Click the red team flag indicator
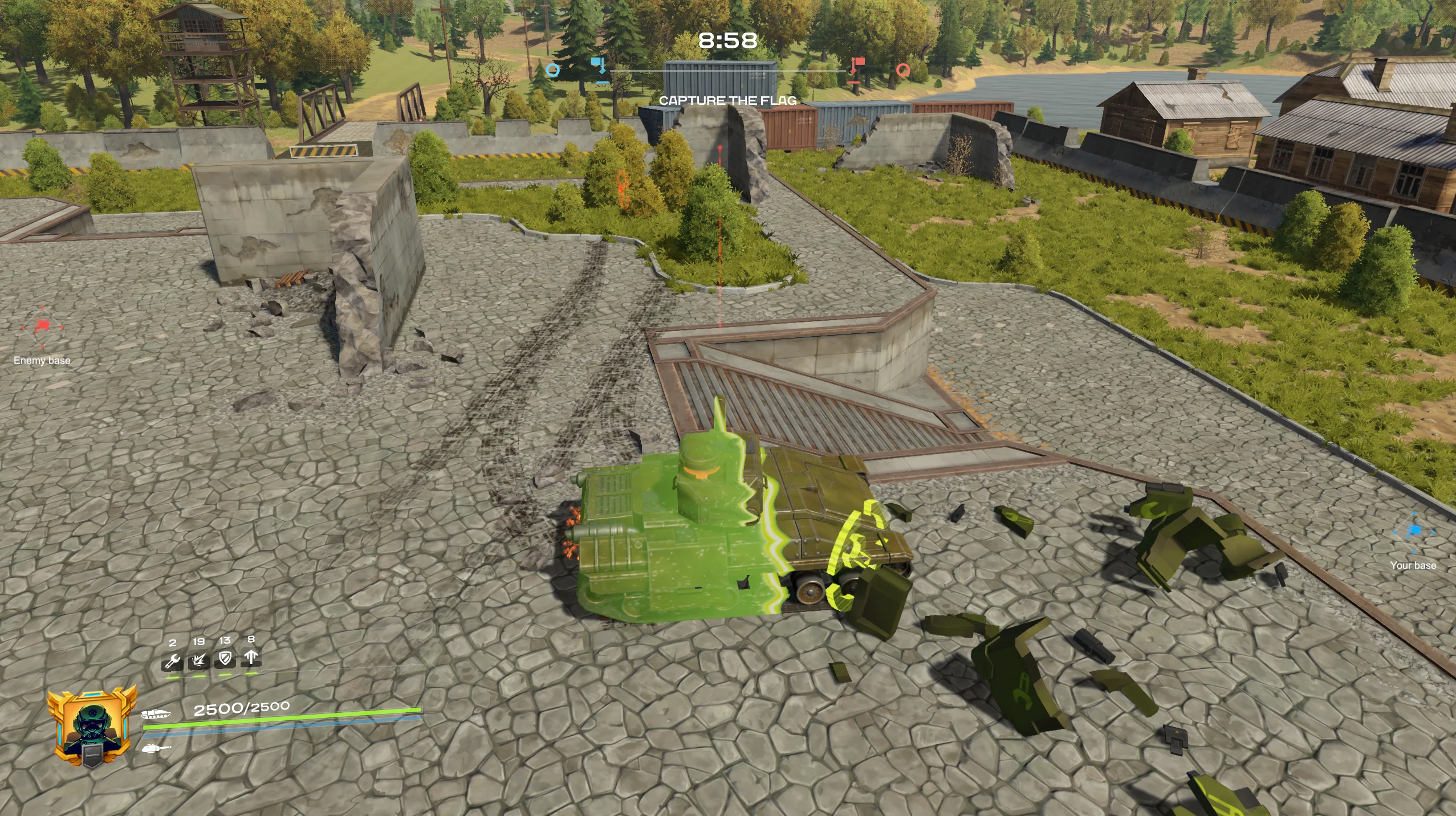This screenshot has width=1456, height=816. click(x=855, y=69)
